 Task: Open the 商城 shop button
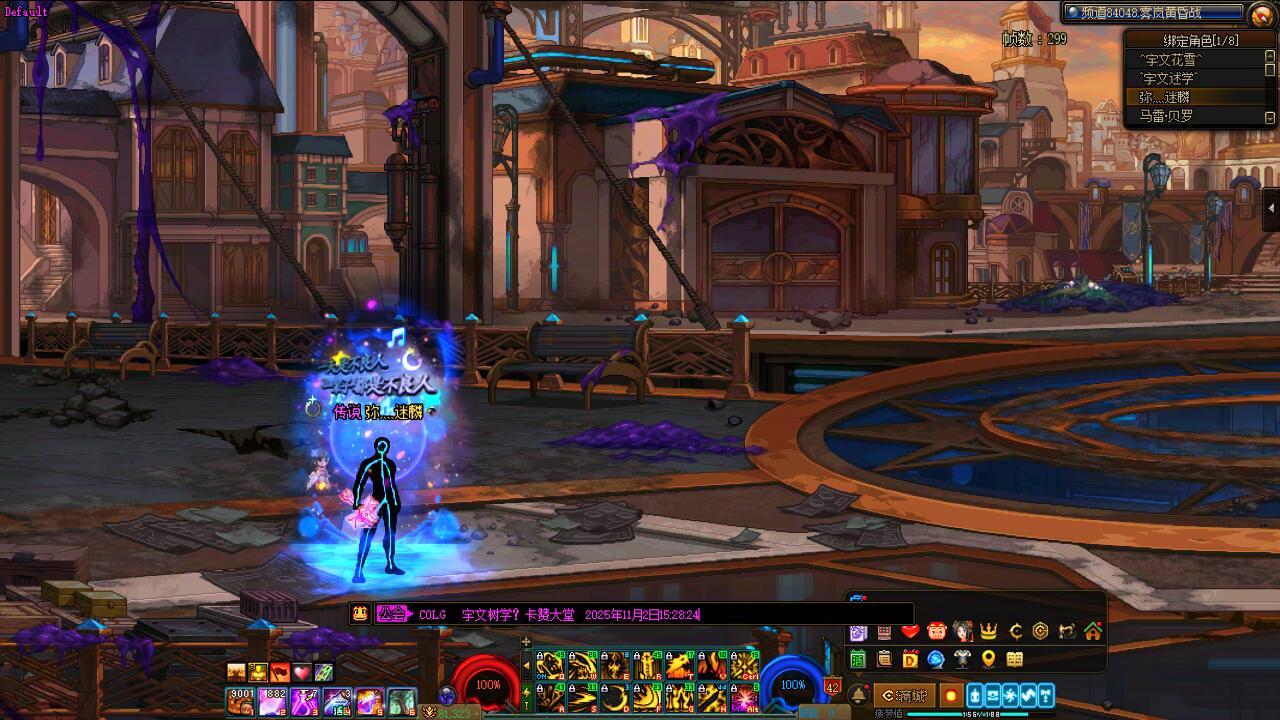[905, 695]
